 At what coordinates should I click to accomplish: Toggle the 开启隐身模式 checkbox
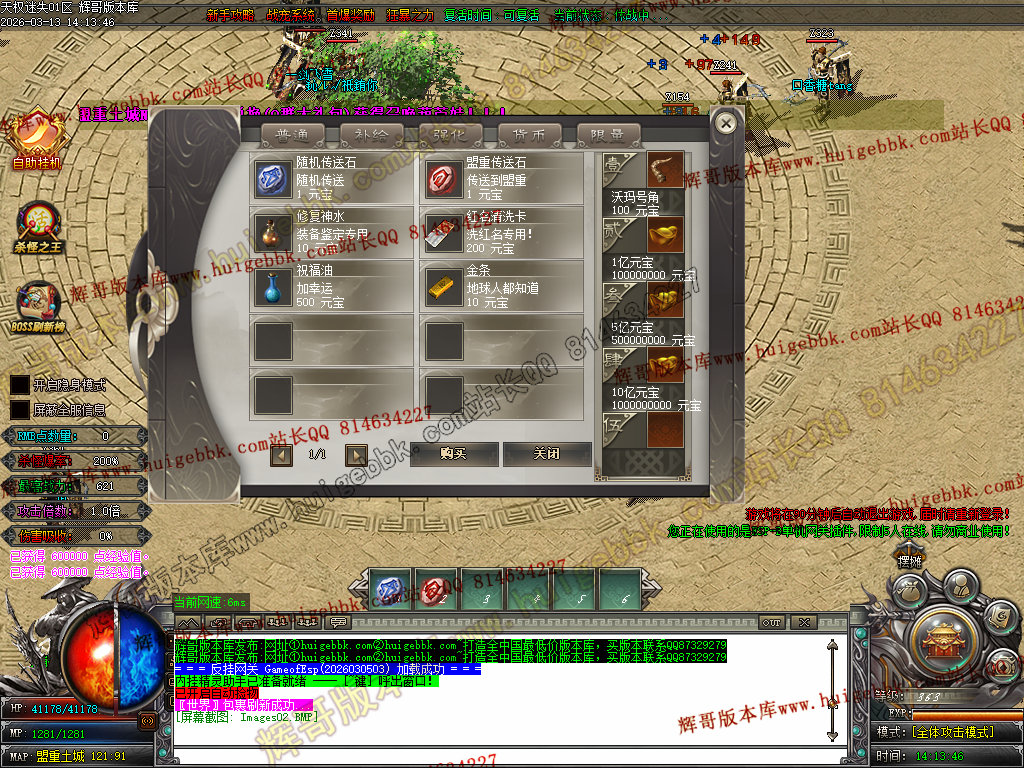(19, 385)
